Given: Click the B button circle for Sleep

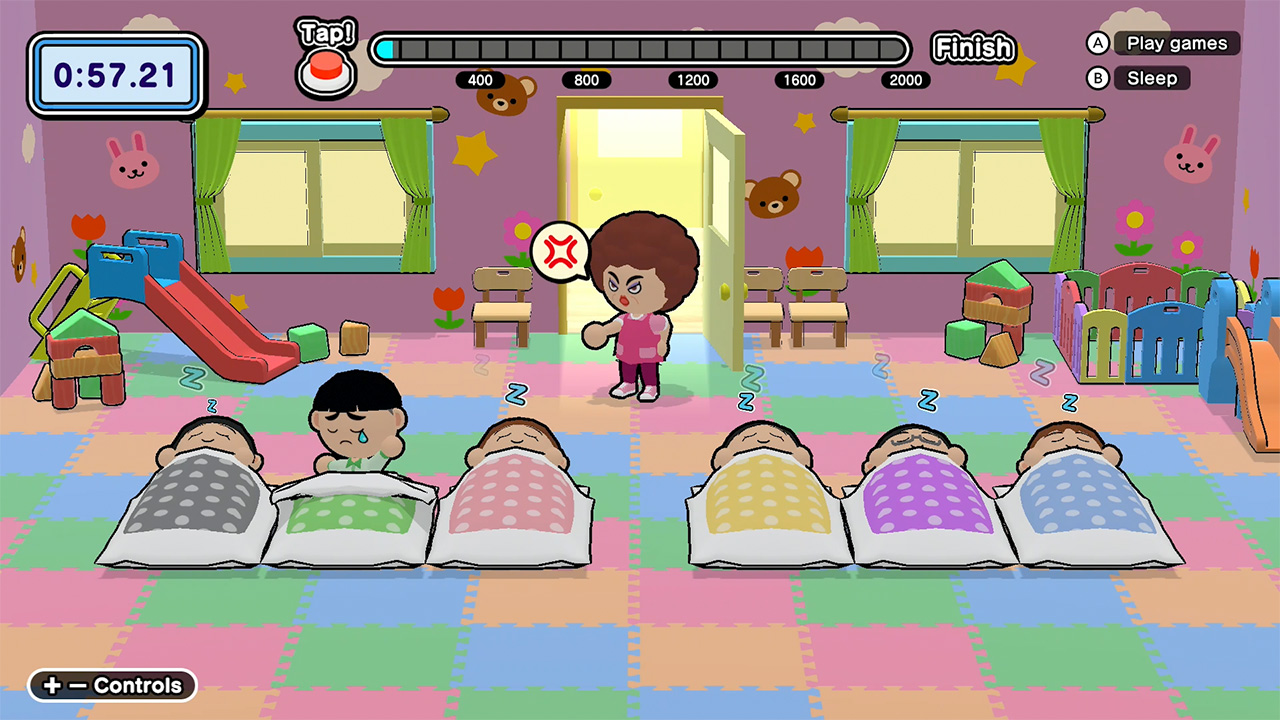Looking at the screenshot, I should coord(1097,78).
